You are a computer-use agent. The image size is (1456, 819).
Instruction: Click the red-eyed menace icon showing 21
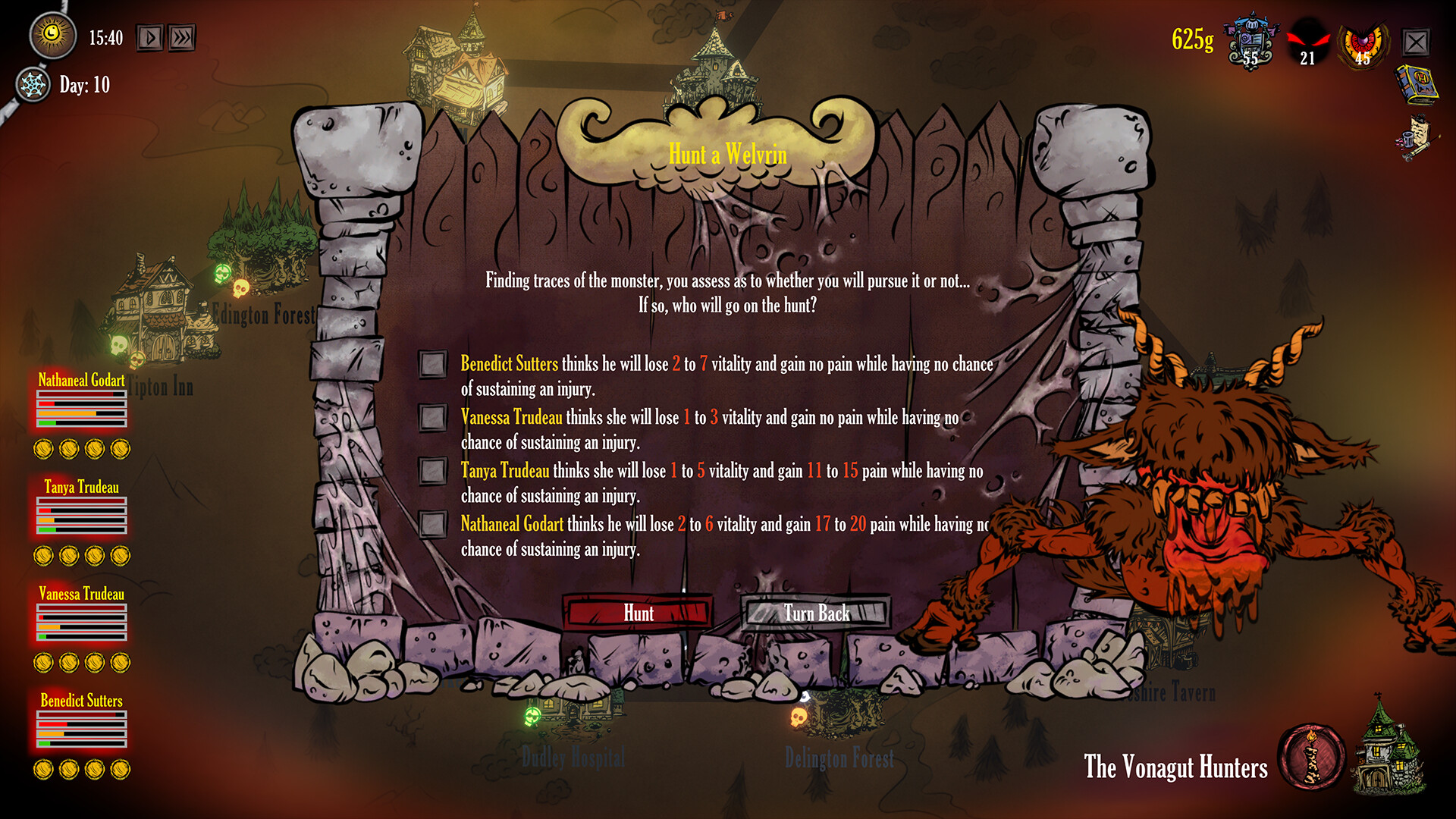tap(1307, 42)
